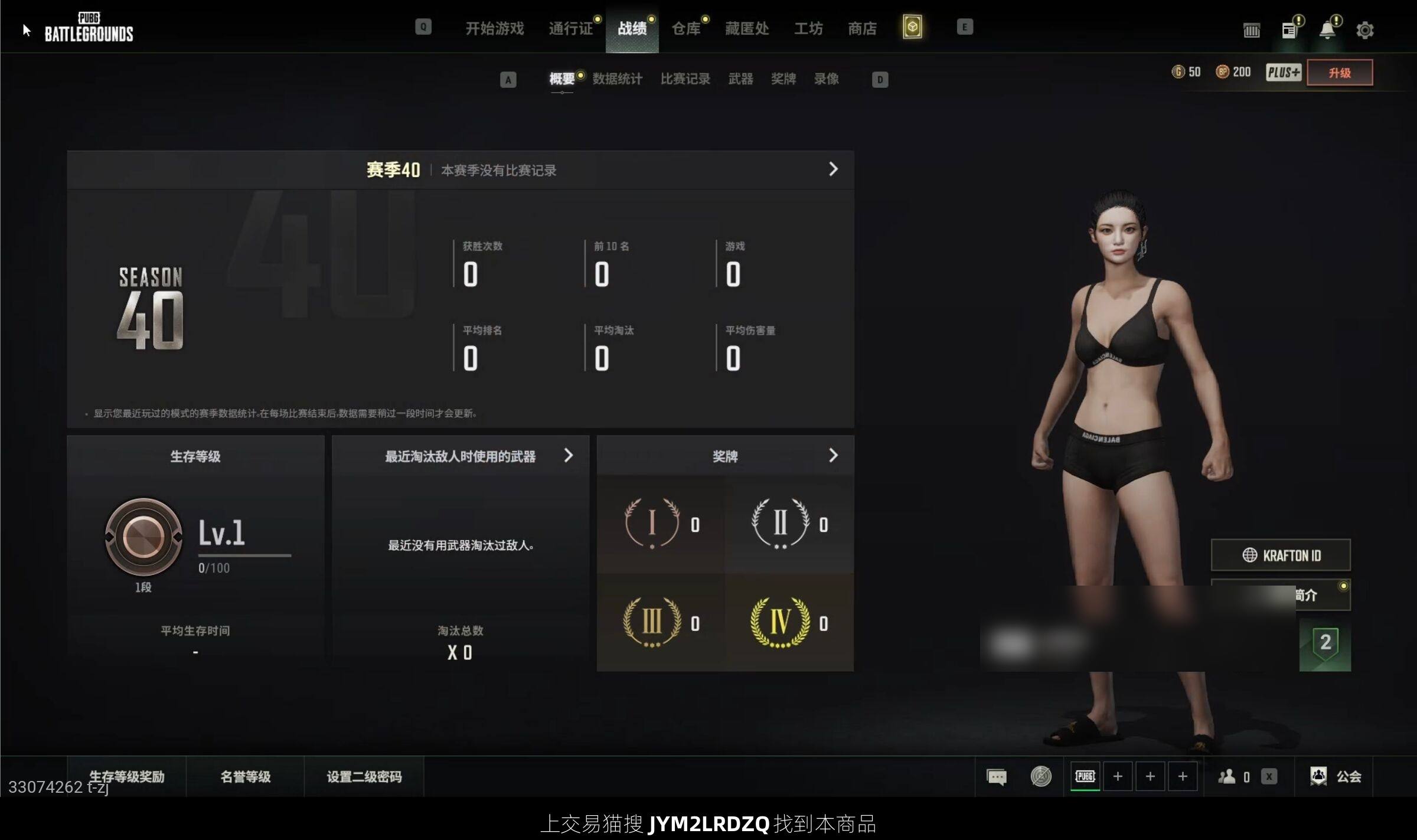Viewport: 1417px width, 840px height.
Task: Switch to the 数据统计 sub-tab
Action: coord(617,79)
